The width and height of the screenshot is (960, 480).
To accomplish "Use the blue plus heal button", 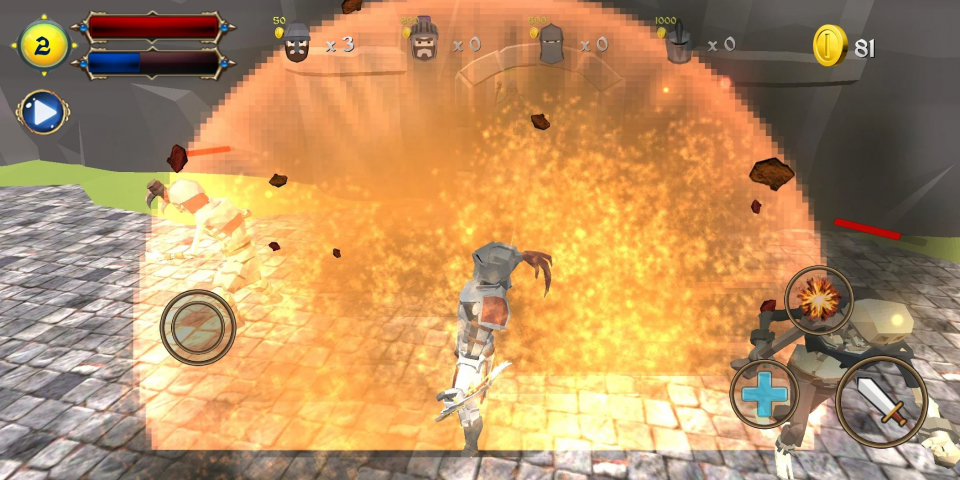I will pos(765,393).
